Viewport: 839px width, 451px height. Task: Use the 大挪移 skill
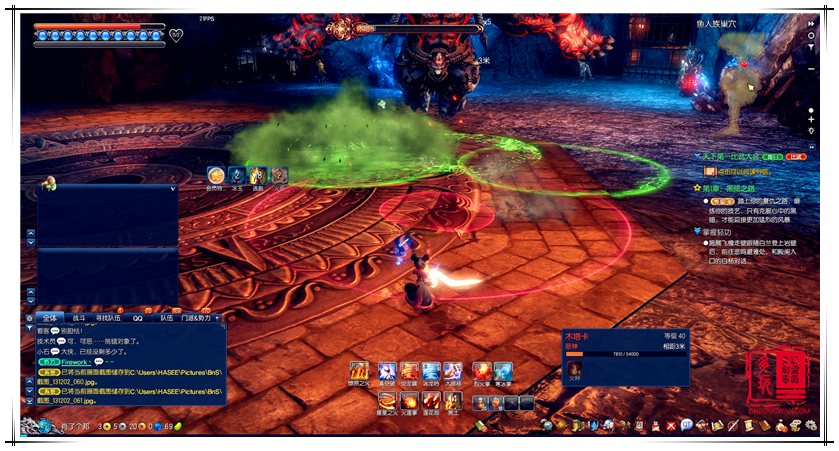coord(454,372)
